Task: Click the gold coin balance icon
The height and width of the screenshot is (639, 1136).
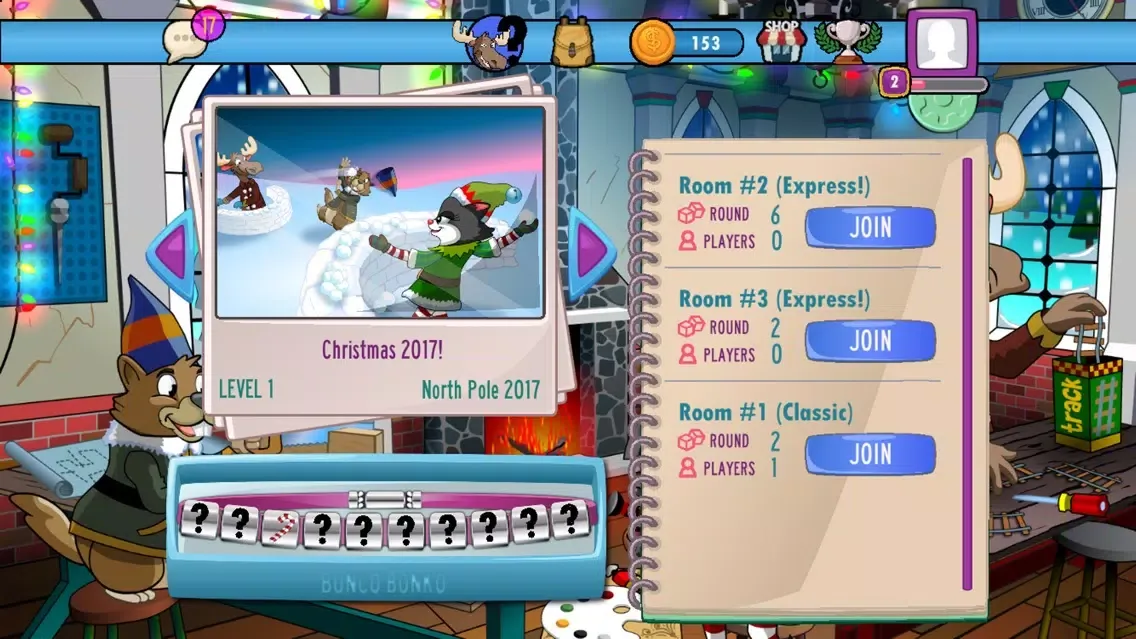Action: coord(652,43)
